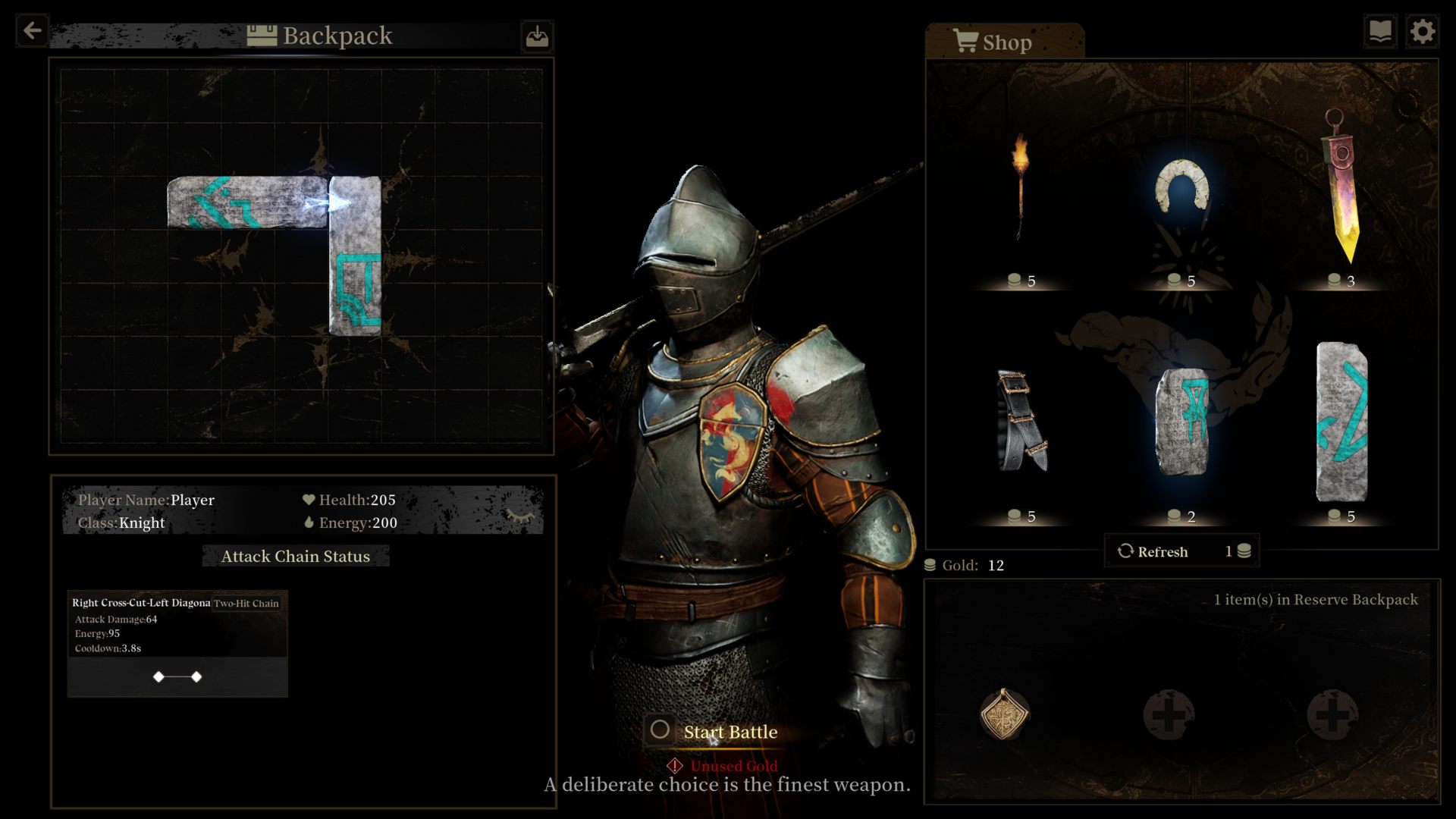The height and width of the screenshot is (819, 1456).
Task: Purchase the black leather belt
Action: click(1021, 422)
